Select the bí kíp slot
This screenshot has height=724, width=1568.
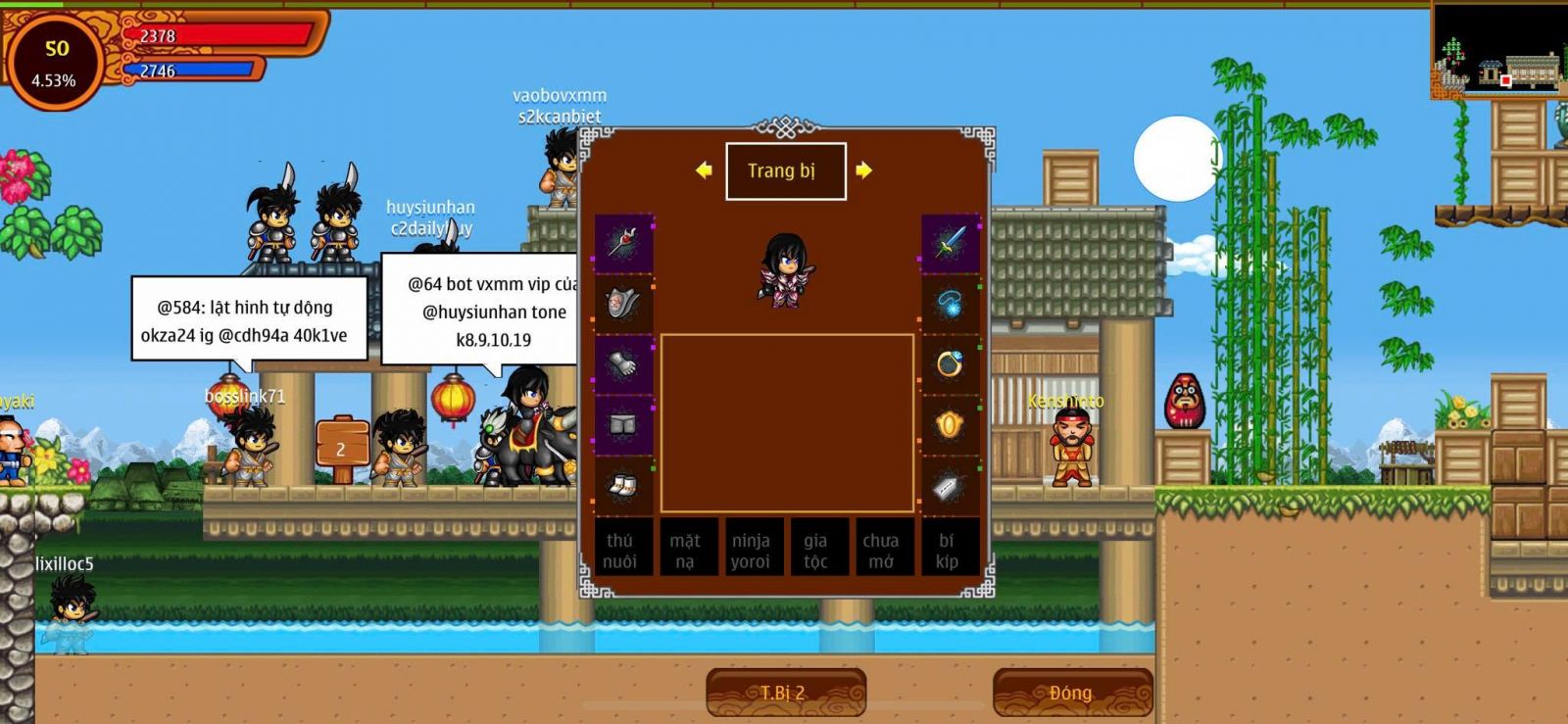click(x=947, y=550)
